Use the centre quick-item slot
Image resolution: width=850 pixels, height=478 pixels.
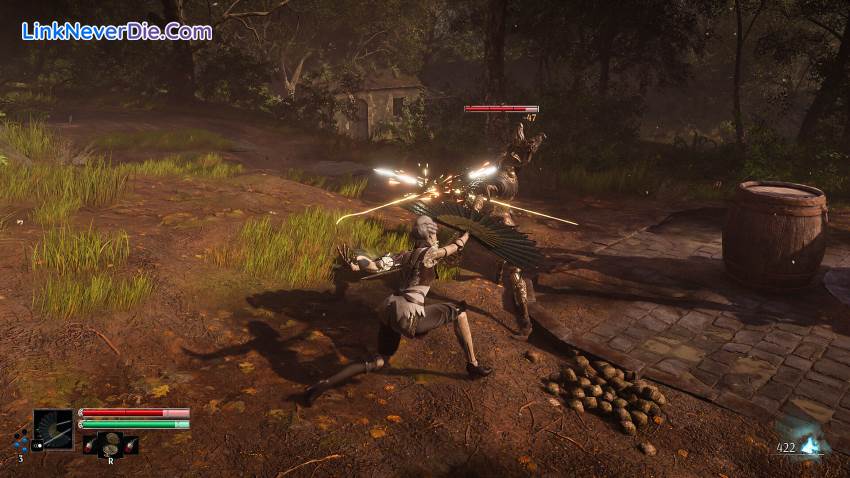point(111,444)
